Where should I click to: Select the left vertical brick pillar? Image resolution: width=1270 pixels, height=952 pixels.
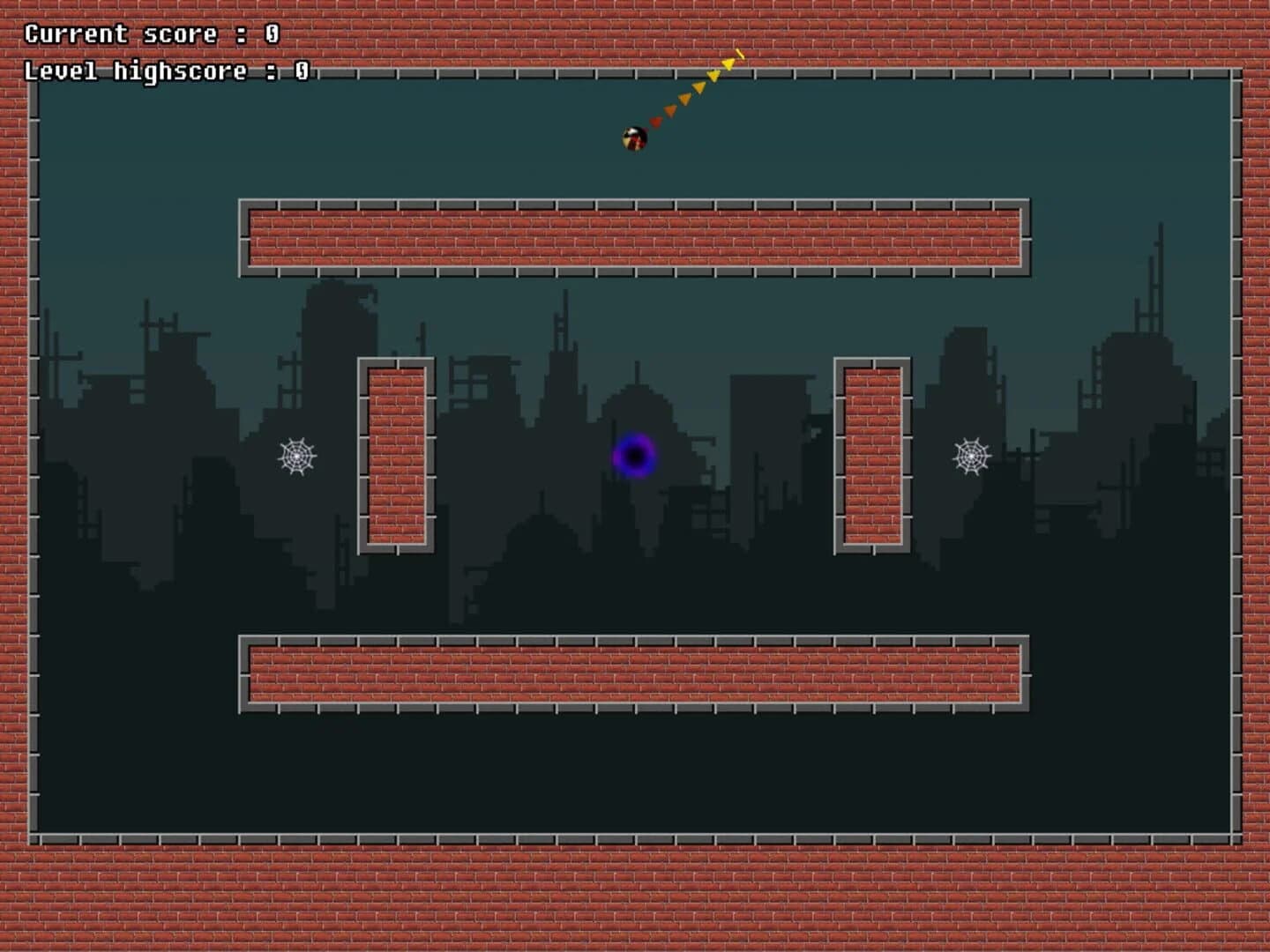[x=394, y=454]
